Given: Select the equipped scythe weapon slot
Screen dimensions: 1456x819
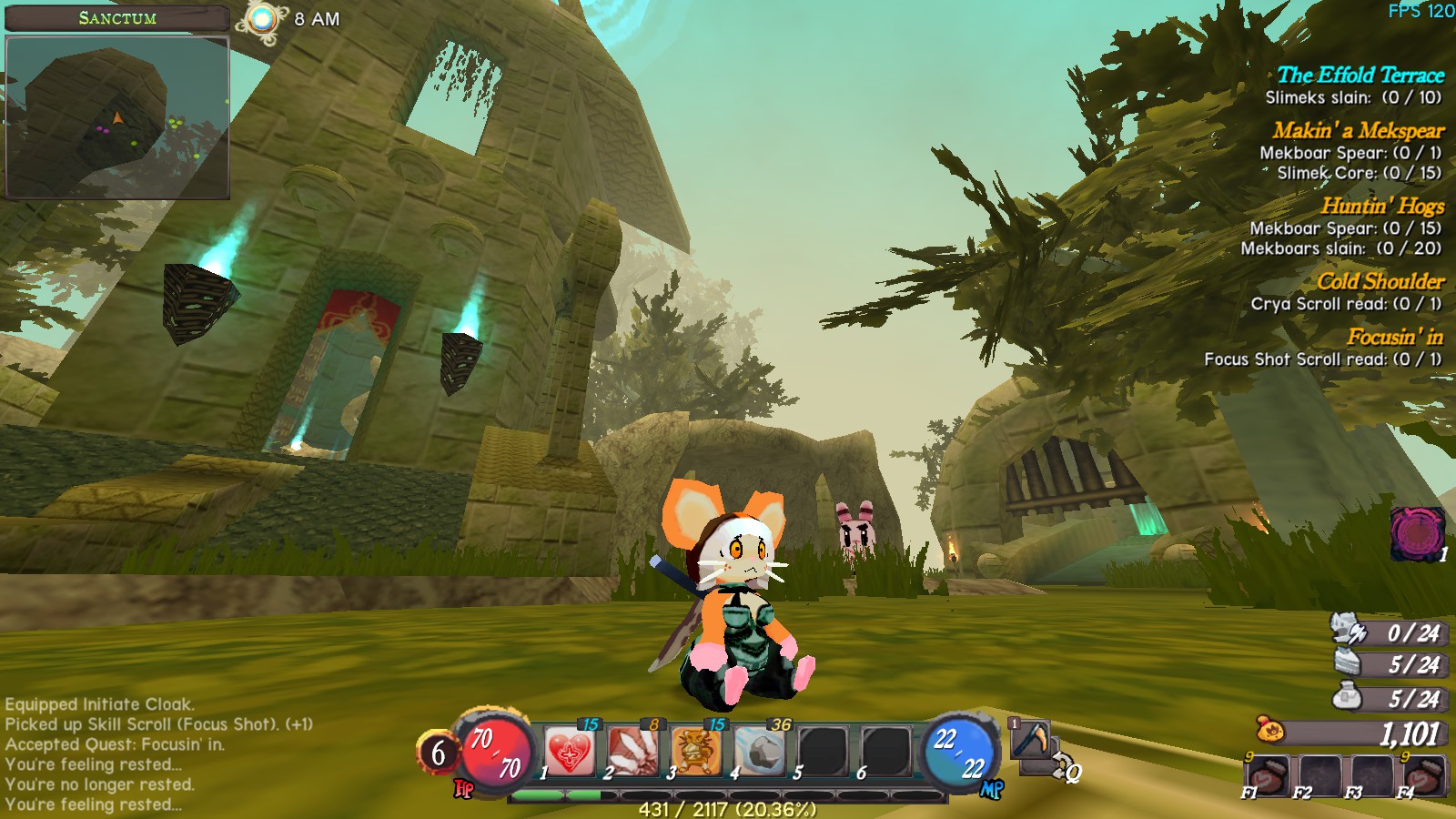Looking at the screenshot, I should 1030,739.
